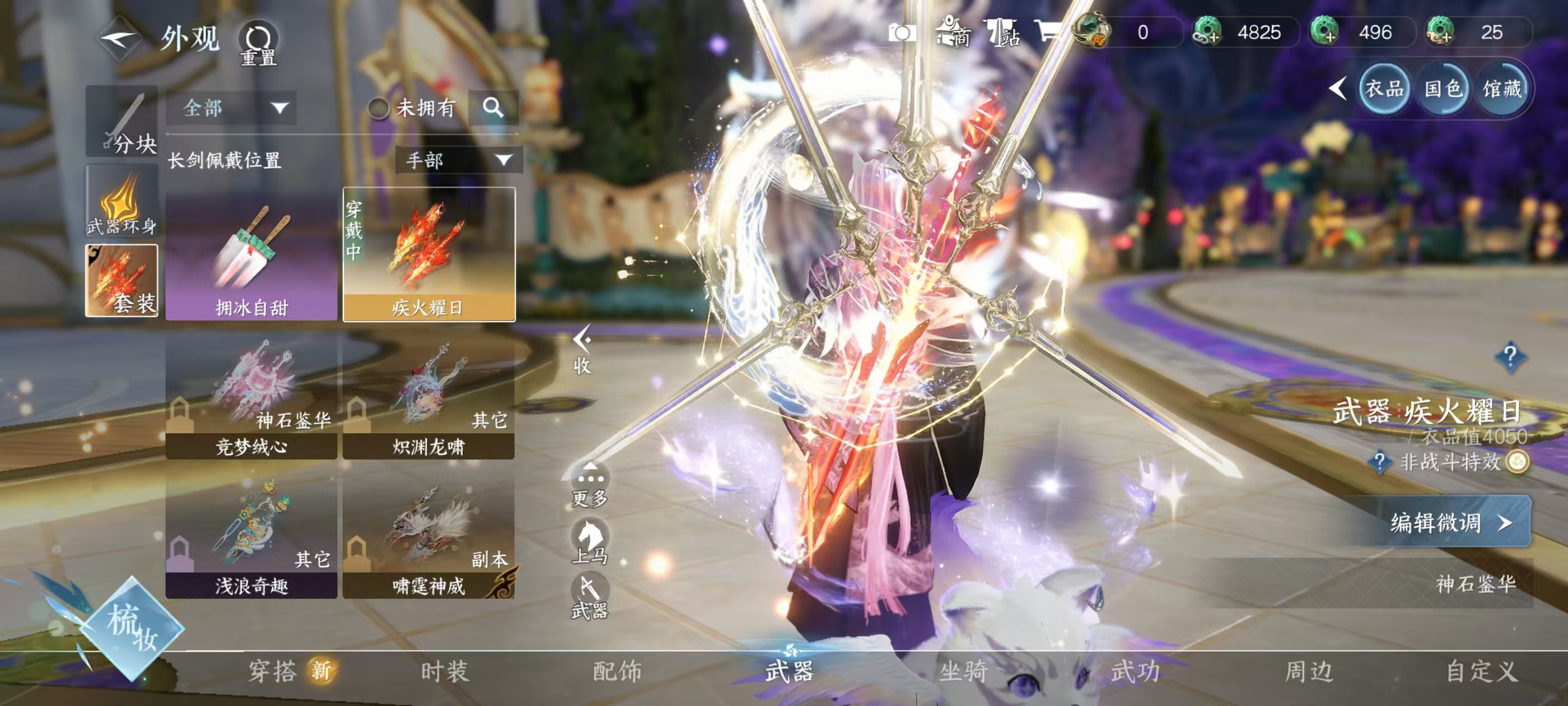The width and height of the screenshot is (1568, 706).
Task: Choose the locked 竞梦绒心 weapon
Action: 251,398
